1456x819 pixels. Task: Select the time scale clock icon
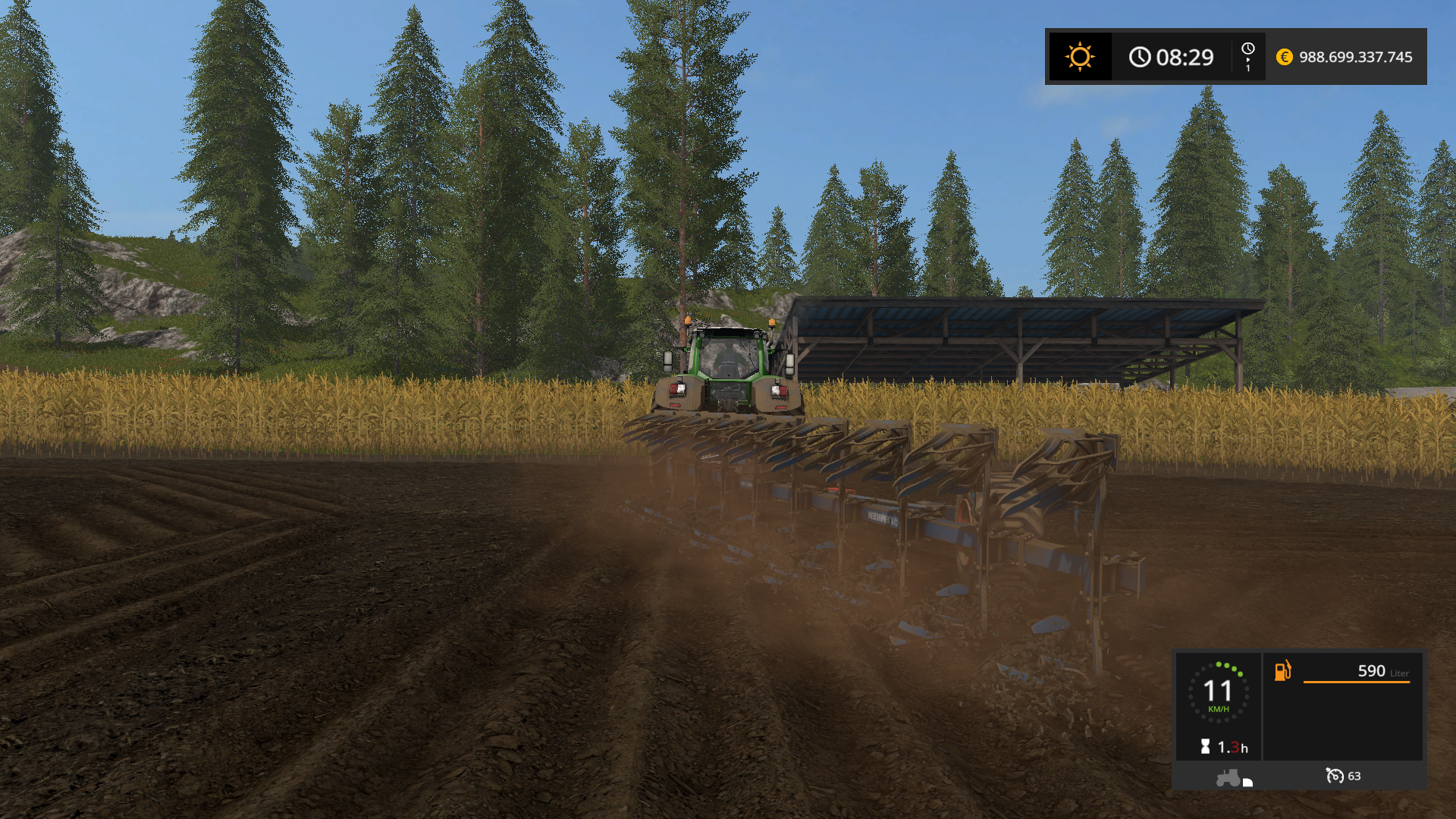pyautogui.click(x=1247, y=50)
